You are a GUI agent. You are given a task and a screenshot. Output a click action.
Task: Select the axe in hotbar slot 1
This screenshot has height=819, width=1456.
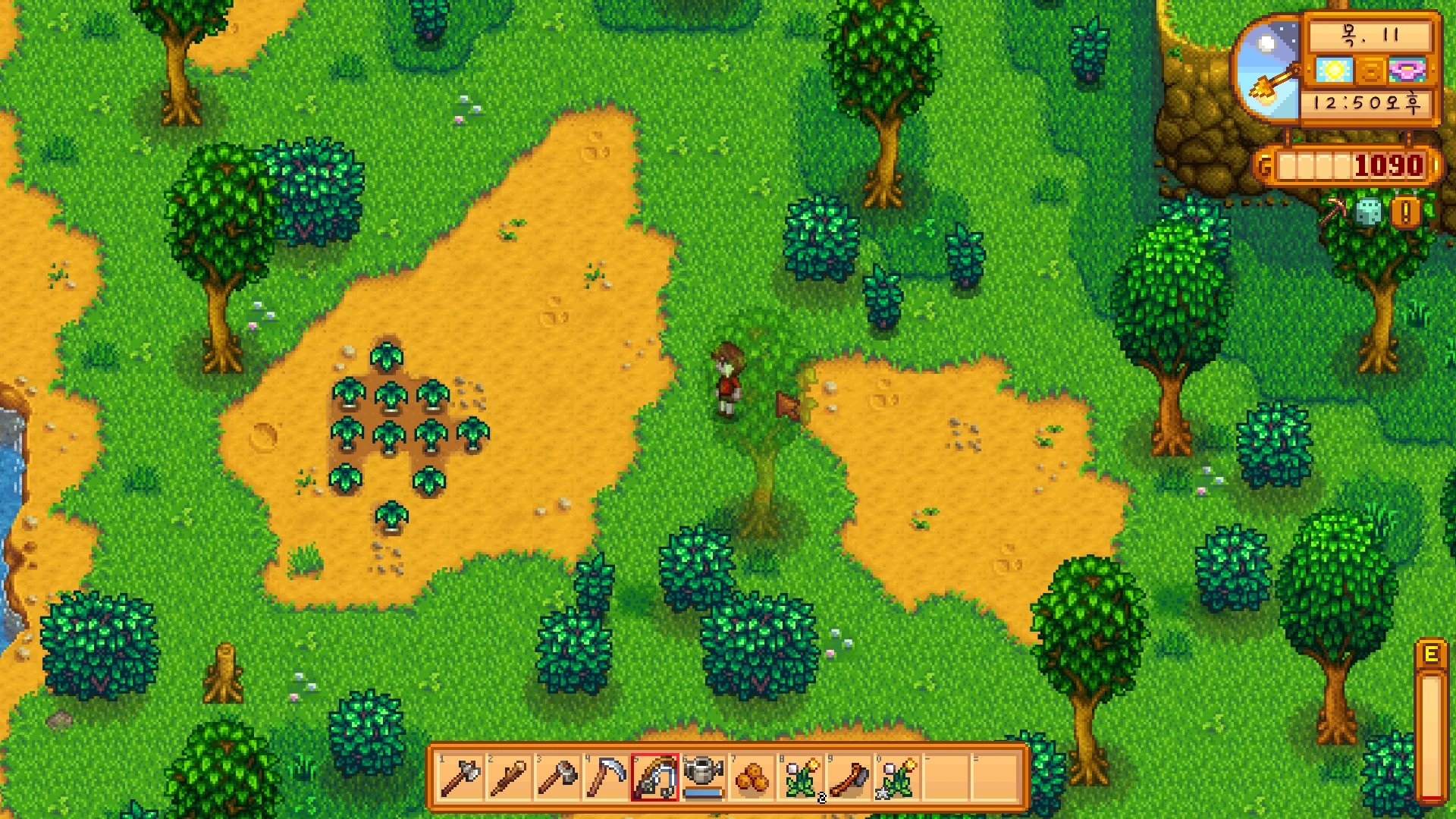tap(460, 777)
